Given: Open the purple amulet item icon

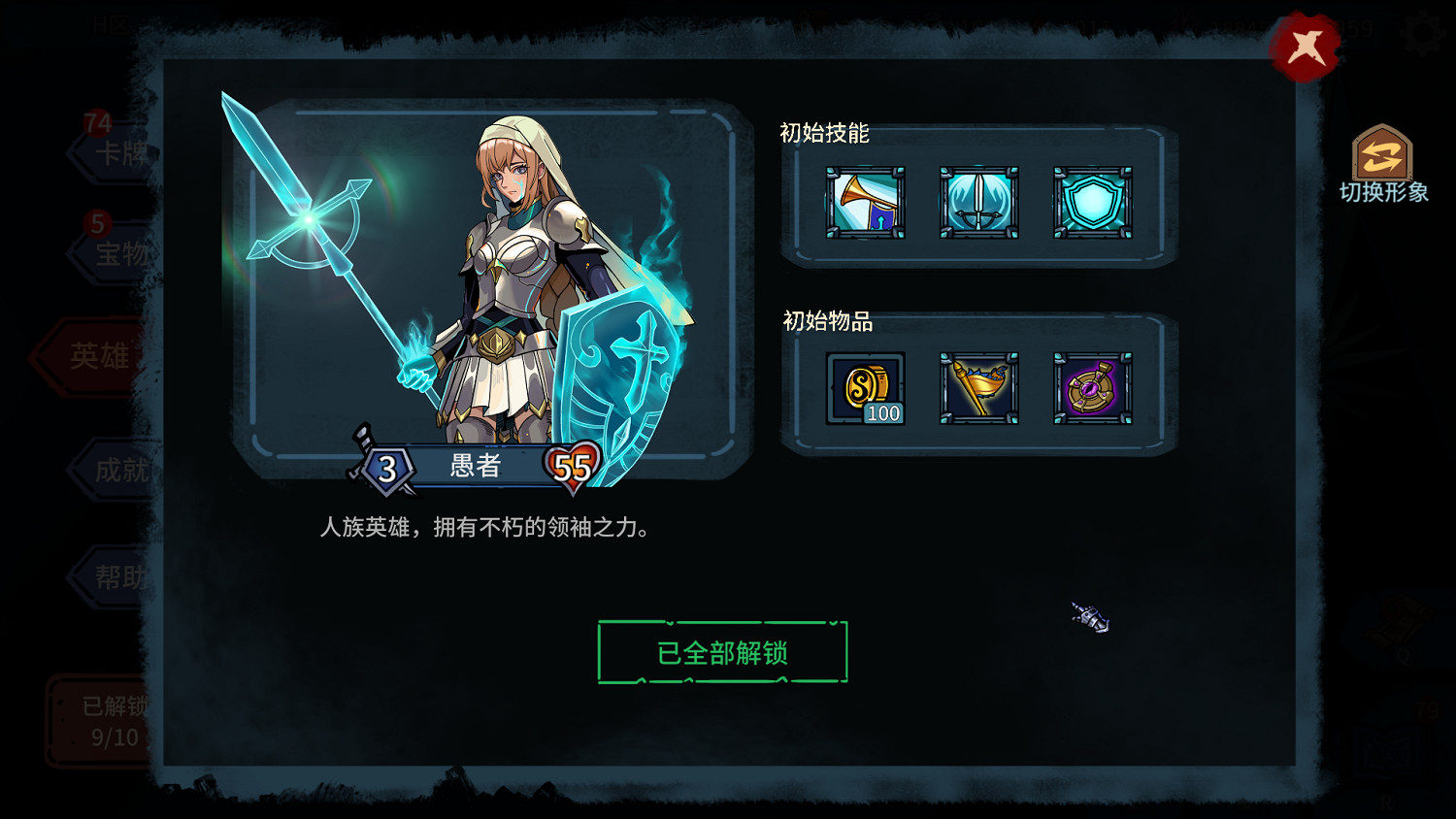Looking at the screenshot, I should click(x=1092, y=388).
